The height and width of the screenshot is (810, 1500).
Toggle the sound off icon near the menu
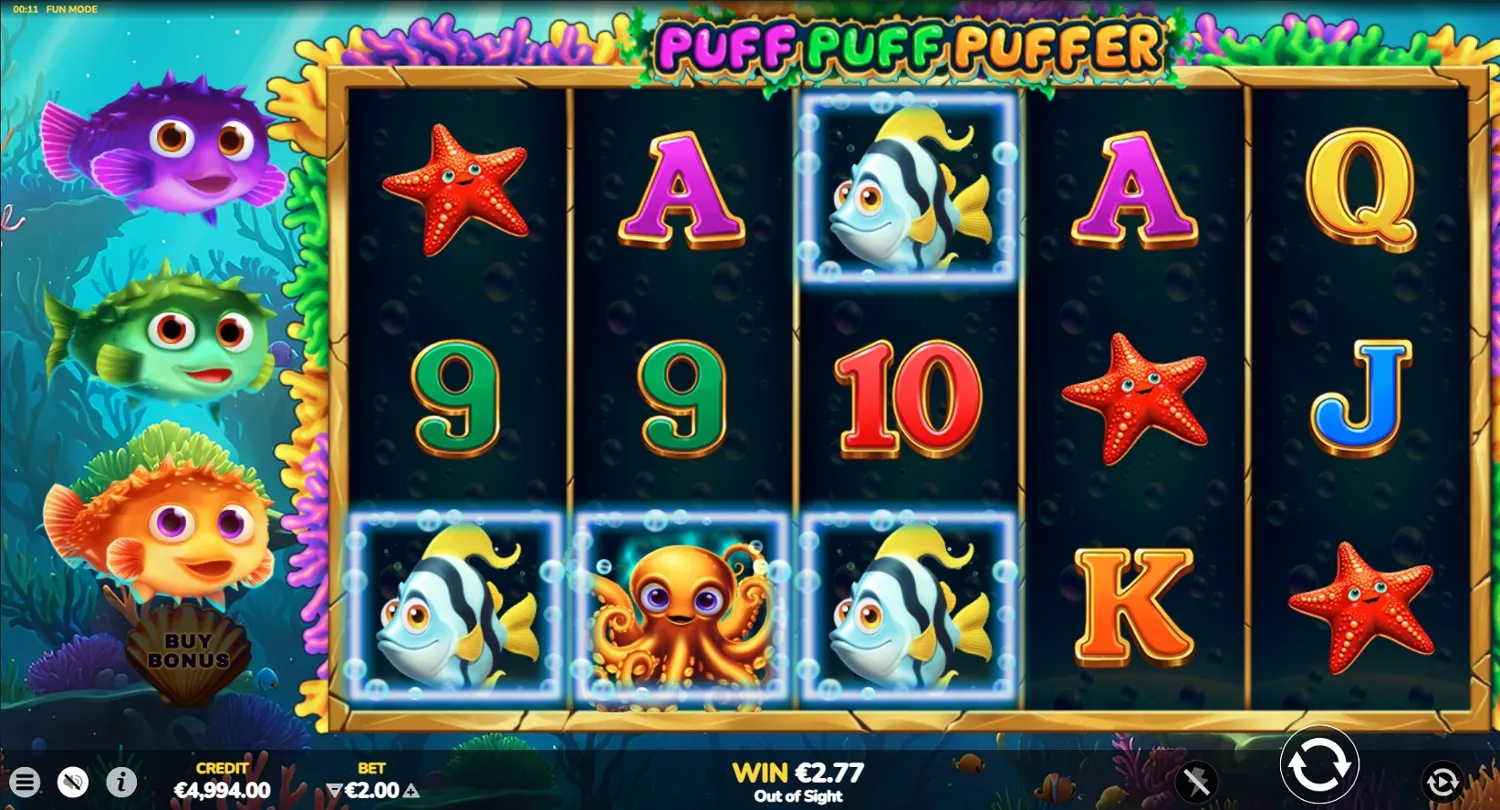click(70, 782)
